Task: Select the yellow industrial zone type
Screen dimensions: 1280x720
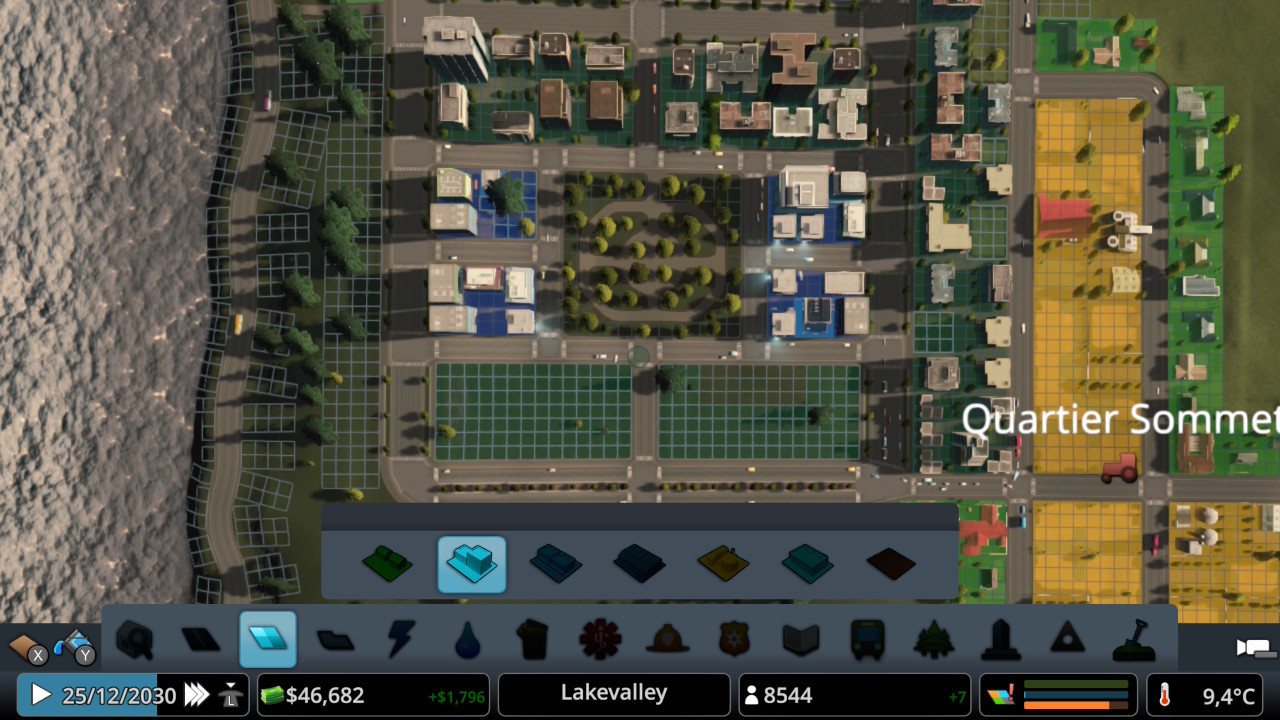Action: click(x=724, y=564)
